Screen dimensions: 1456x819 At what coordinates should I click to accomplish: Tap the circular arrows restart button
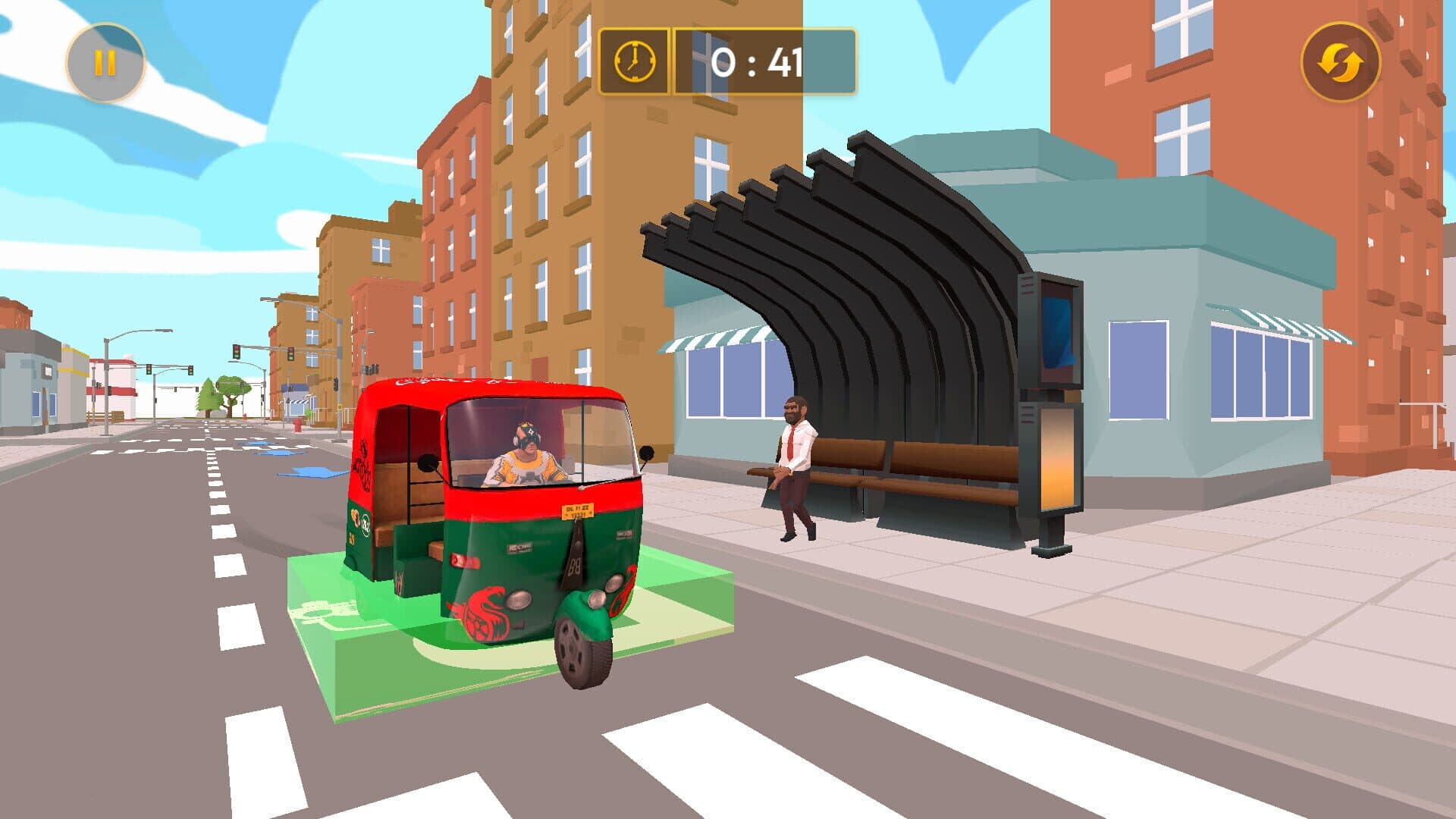tap(1340, 63)
